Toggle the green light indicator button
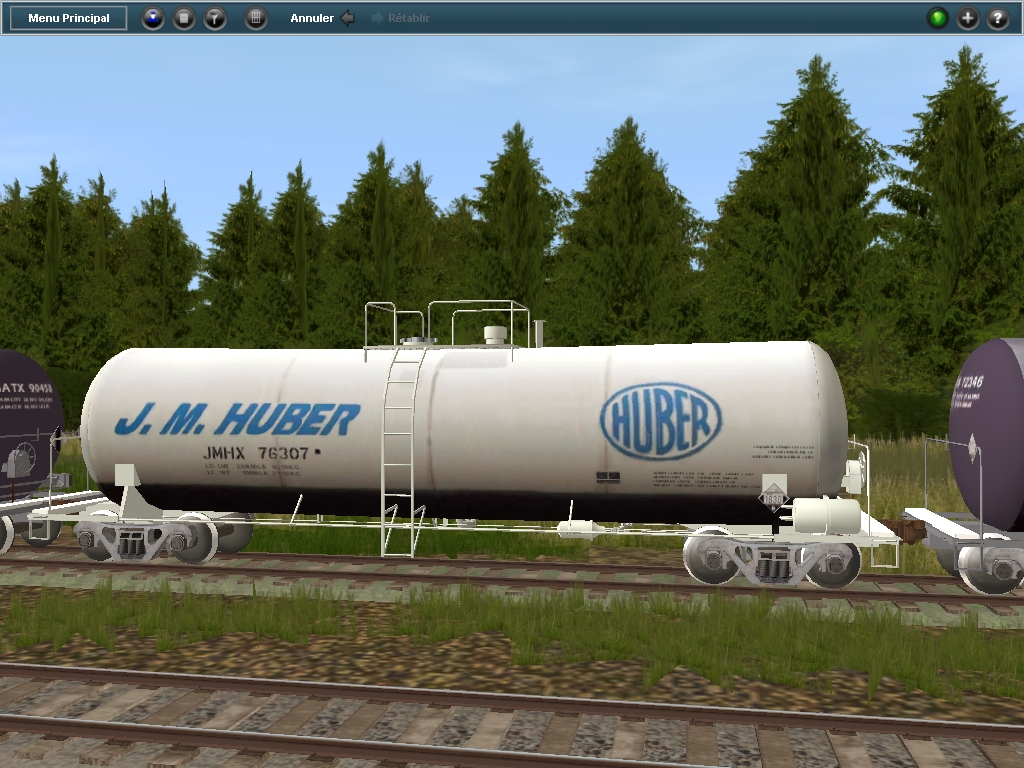Viewport: 1024px width, 768px height. (938, 18)
